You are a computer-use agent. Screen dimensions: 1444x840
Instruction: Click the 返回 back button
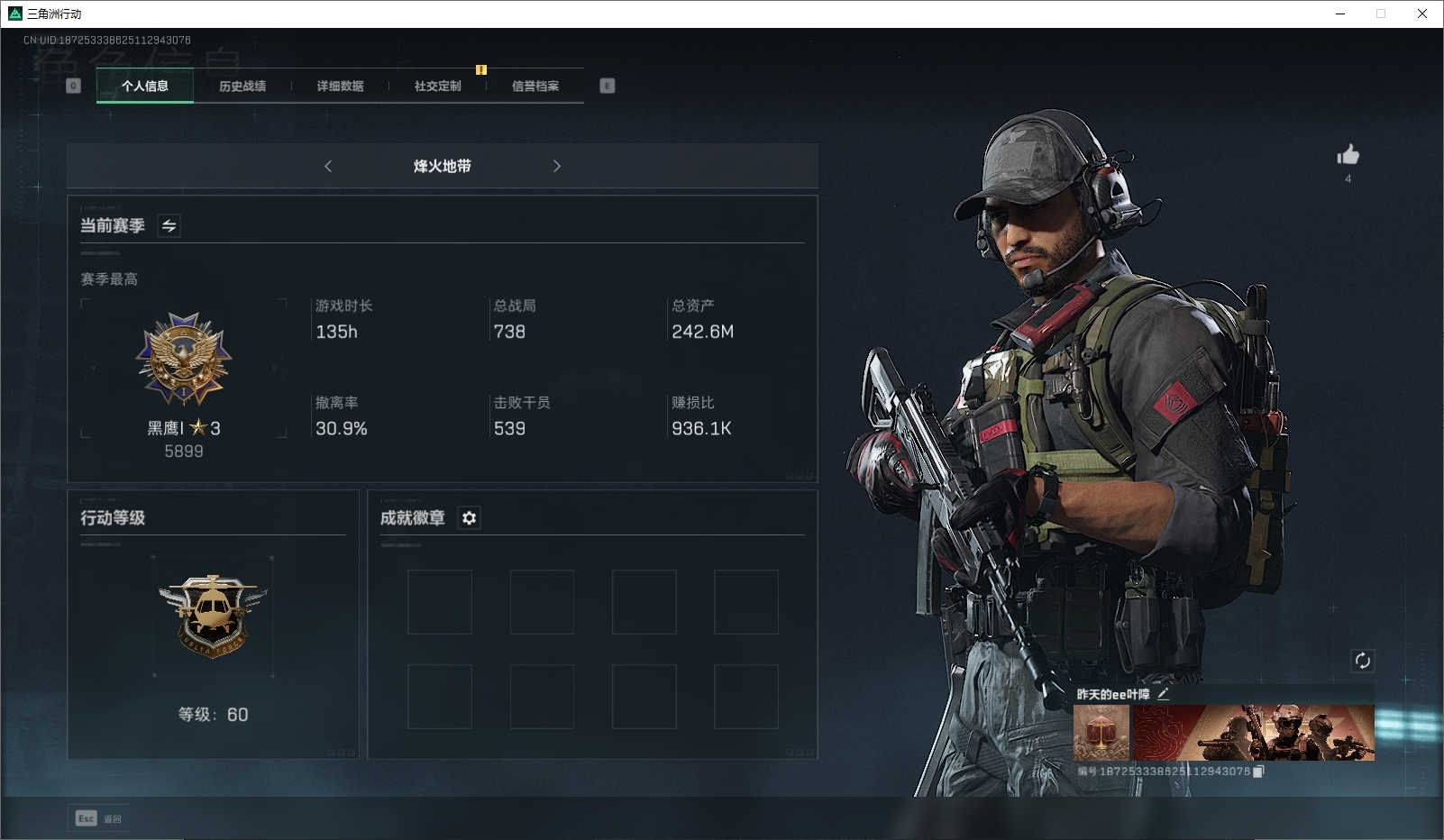pos(99,818)
